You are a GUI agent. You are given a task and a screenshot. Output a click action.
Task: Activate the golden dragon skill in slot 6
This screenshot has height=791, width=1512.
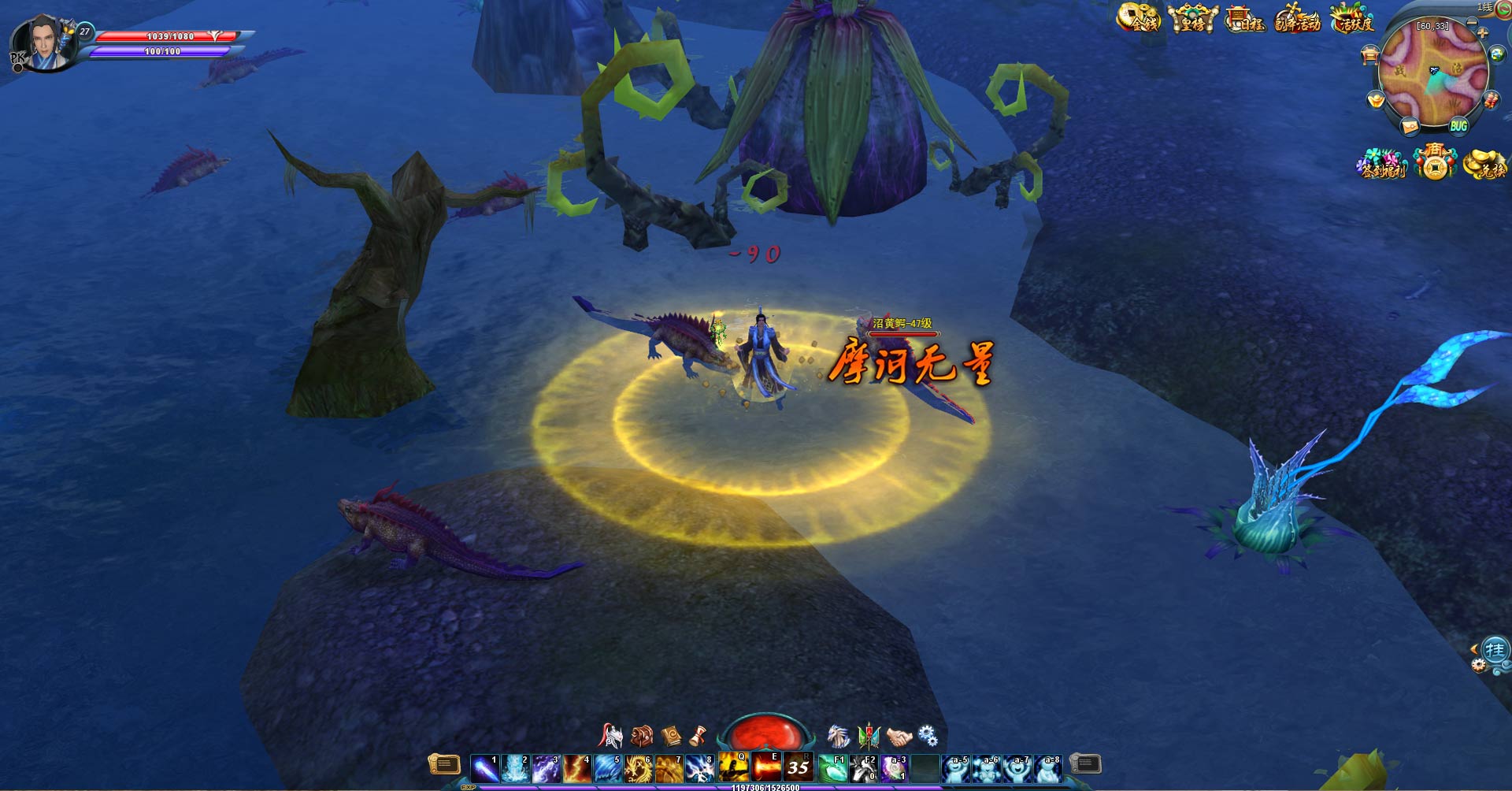pyautogui.click(x=638, y=767)
